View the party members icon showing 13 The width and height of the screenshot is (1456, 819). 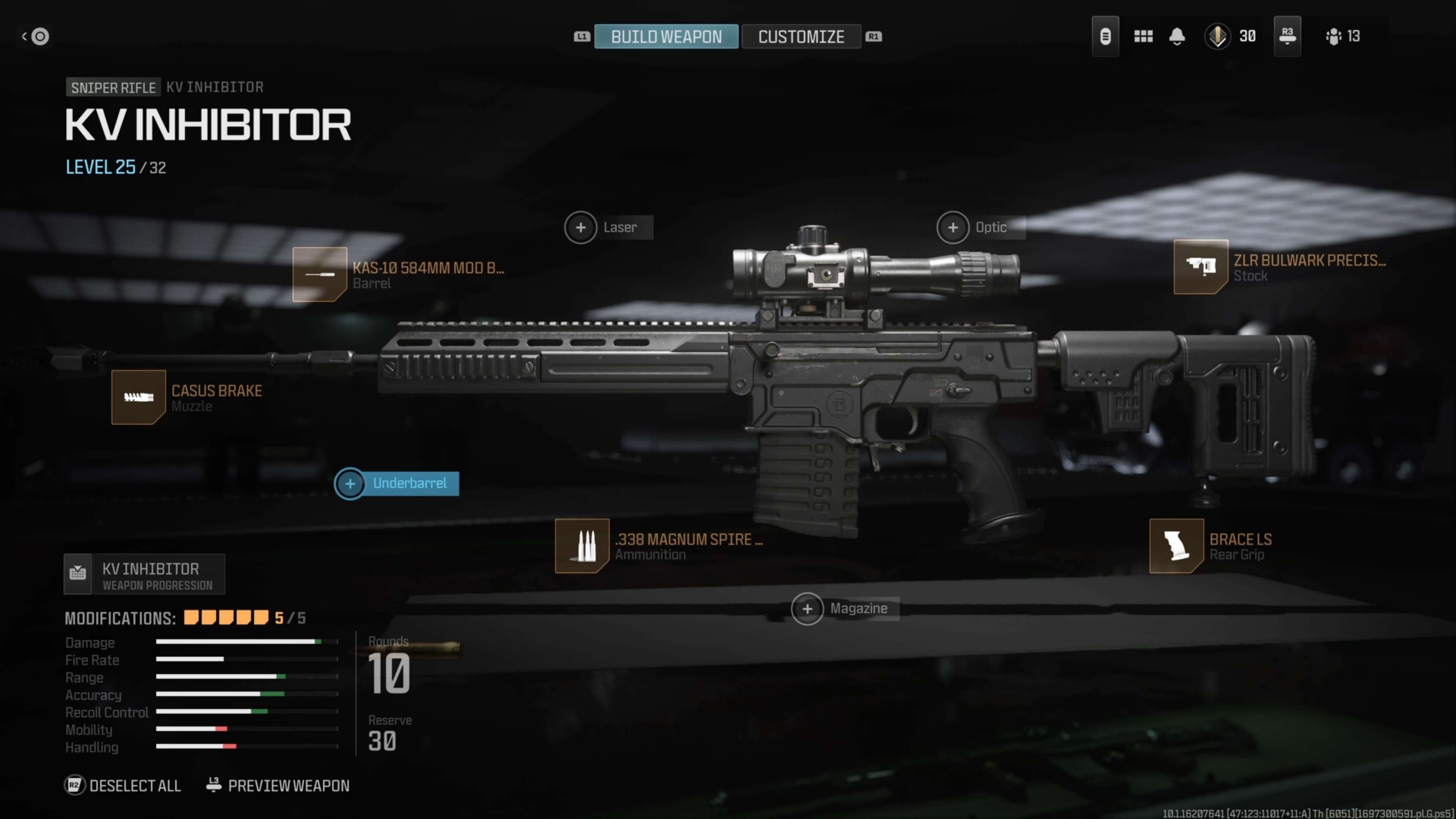coord(1342,36)
